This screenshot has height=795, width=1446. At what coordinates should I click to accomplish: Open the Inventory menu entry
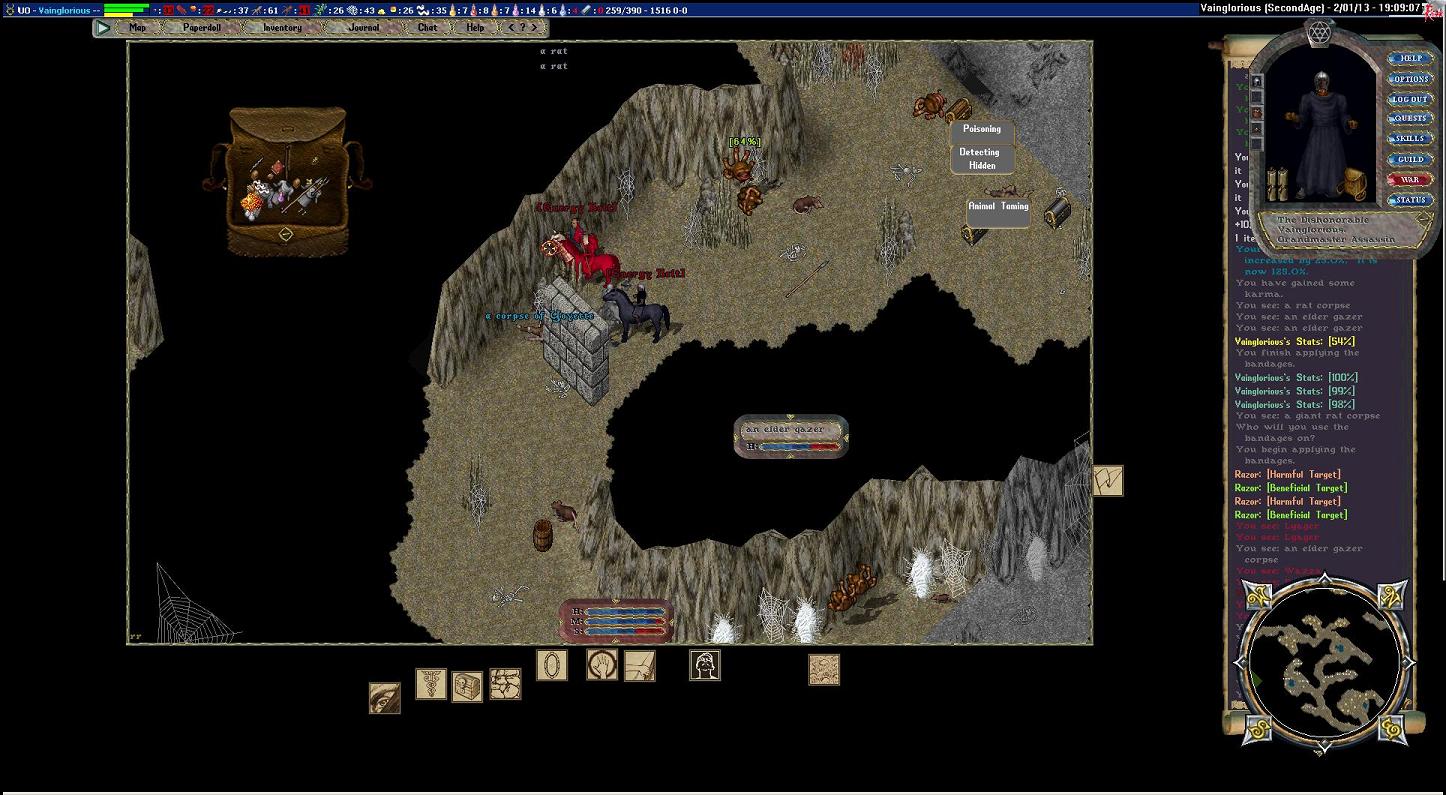coord(282,28)
